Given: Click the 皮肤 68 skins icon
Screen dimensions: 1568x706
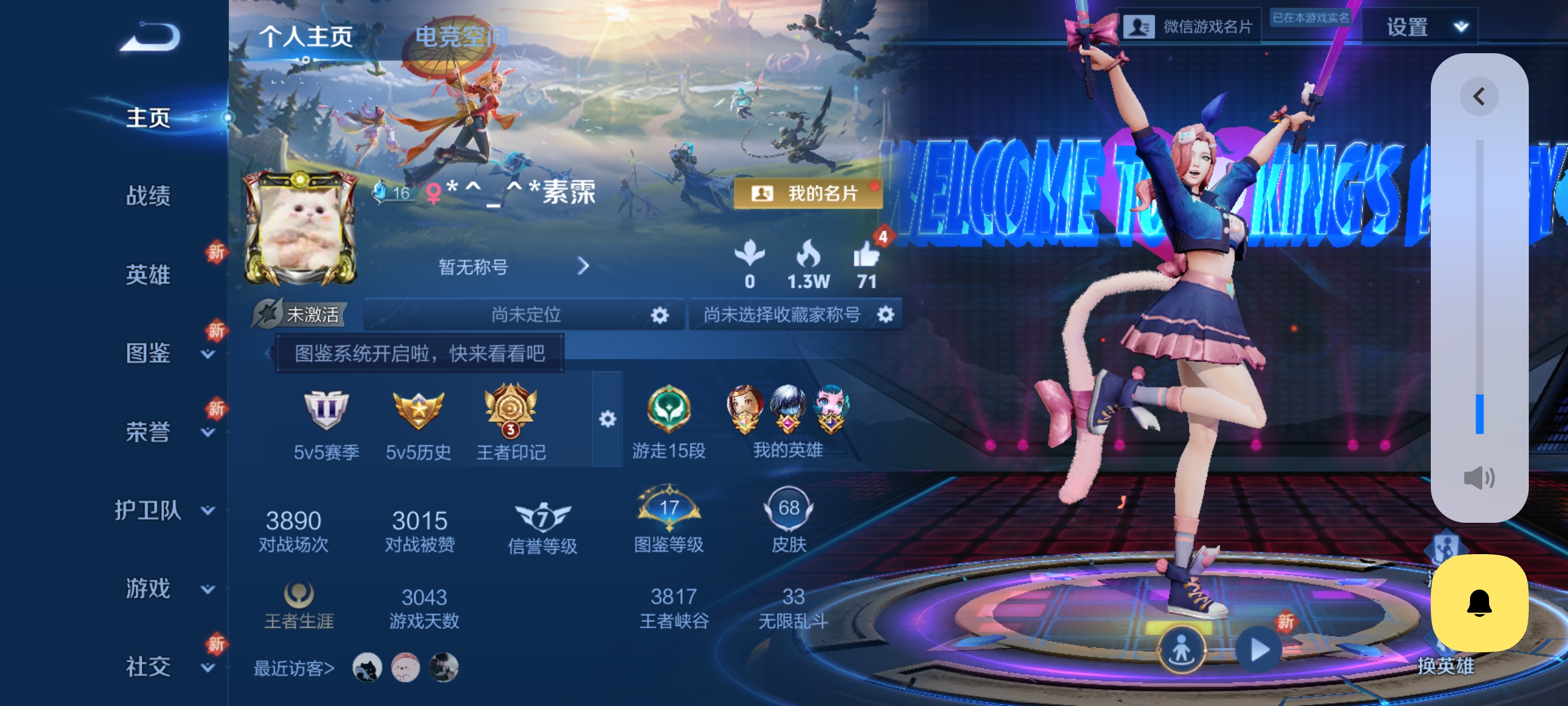Looking at the screenshot, I should pos(788,509).
